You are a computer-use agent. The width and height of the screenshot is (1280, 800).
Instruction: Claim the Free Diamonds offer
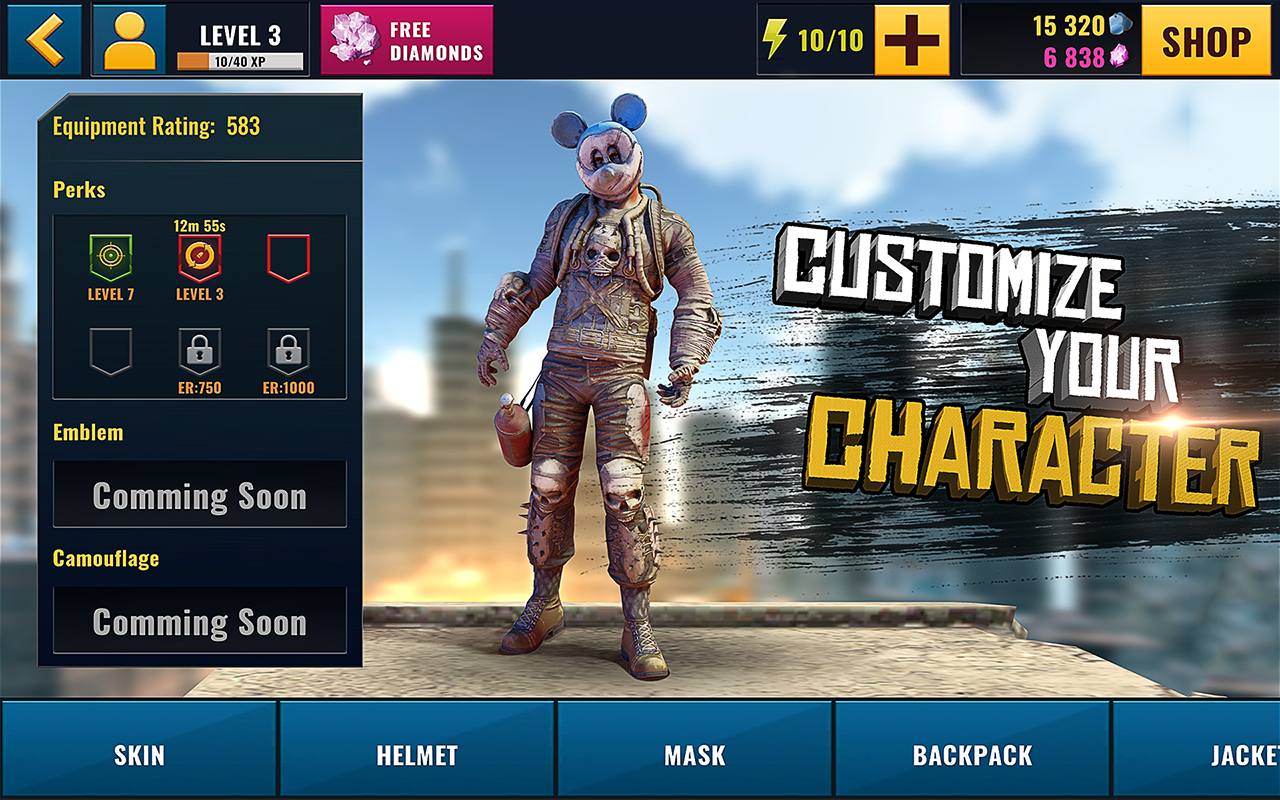pyautogui.click(x=407, y=40)
